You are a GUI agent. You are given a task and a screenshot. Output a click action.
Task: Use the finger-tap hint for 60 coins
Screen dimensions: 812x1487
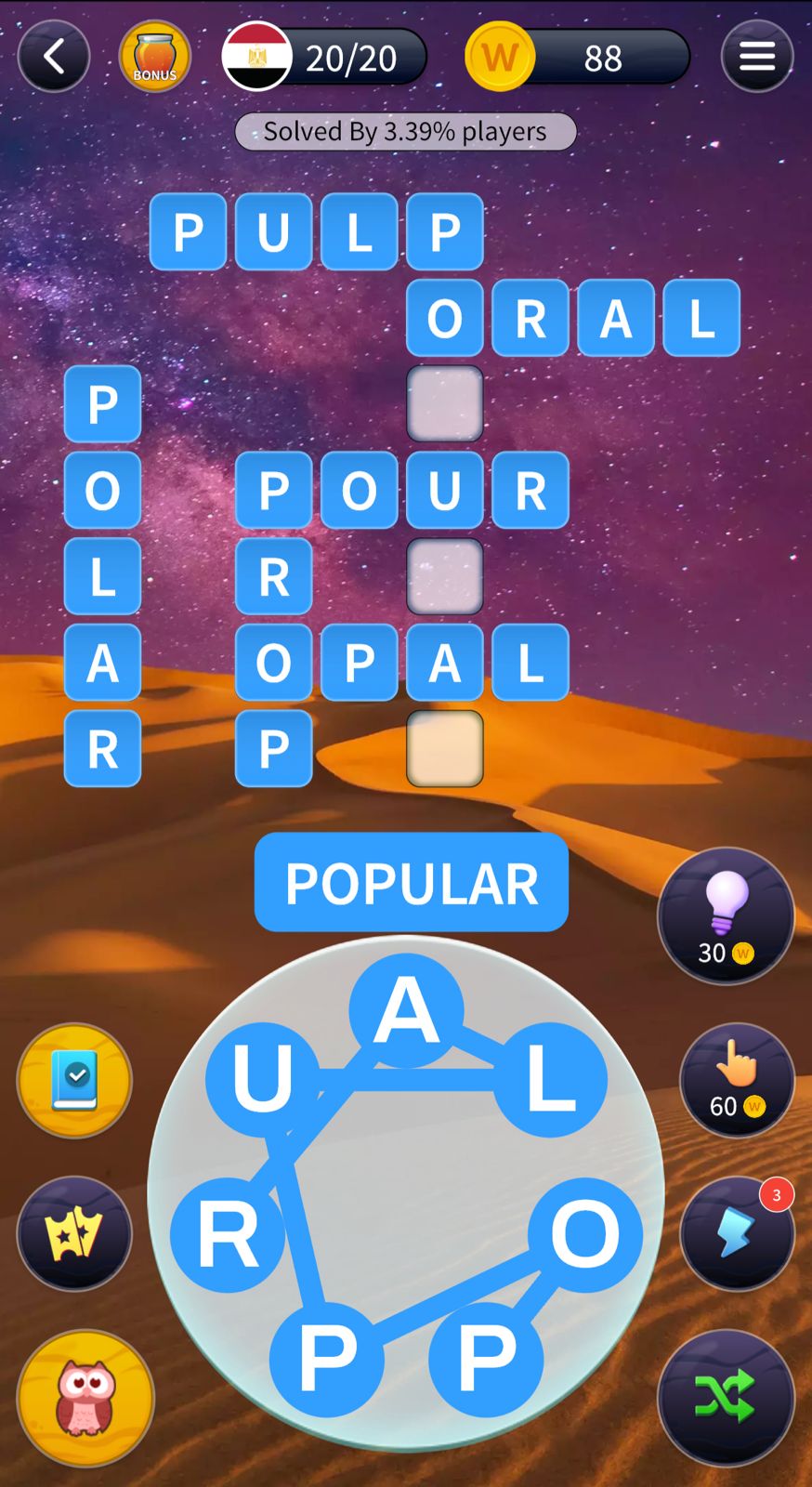737,1080
